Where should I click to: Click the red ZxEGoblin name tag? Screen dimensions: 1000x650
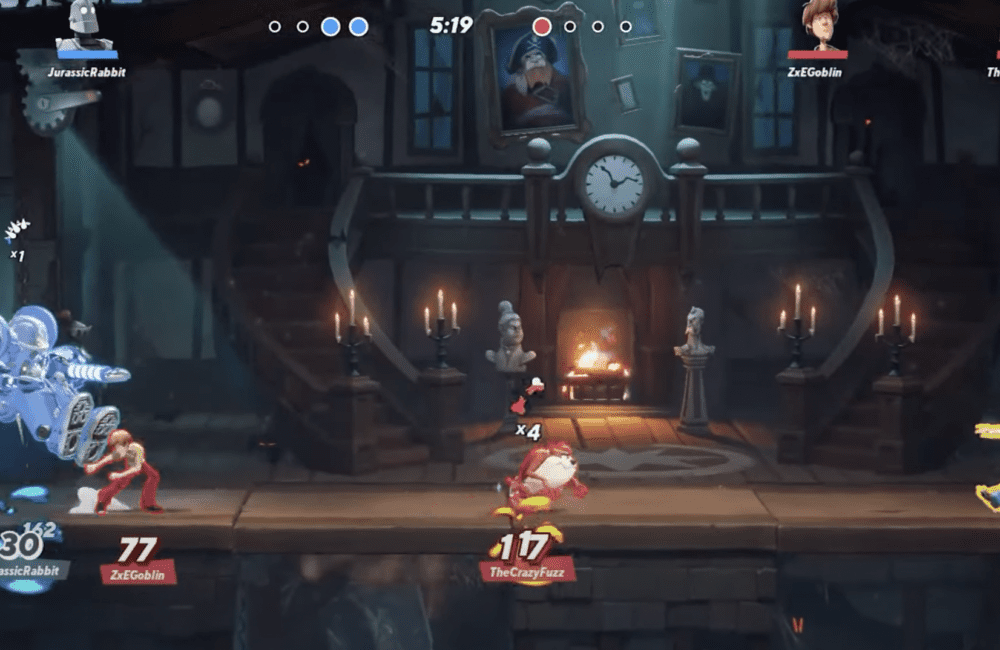tap(138, 573)
